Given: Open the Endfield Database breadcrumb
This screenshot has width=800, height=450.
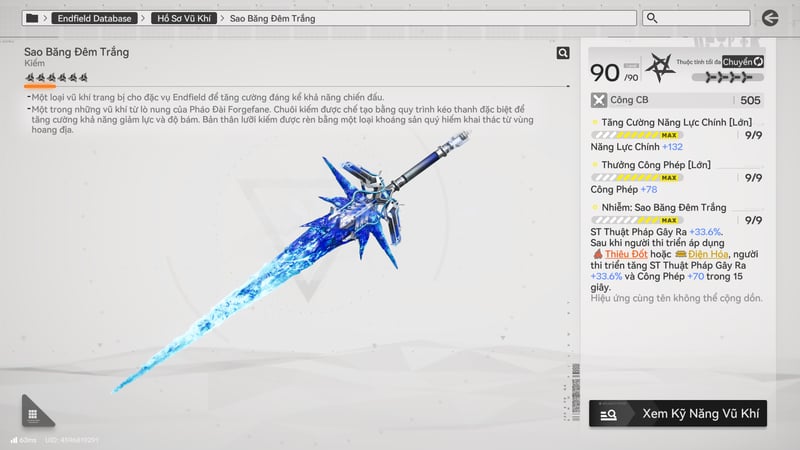Looking at the screenshot, I should (95, 18).
